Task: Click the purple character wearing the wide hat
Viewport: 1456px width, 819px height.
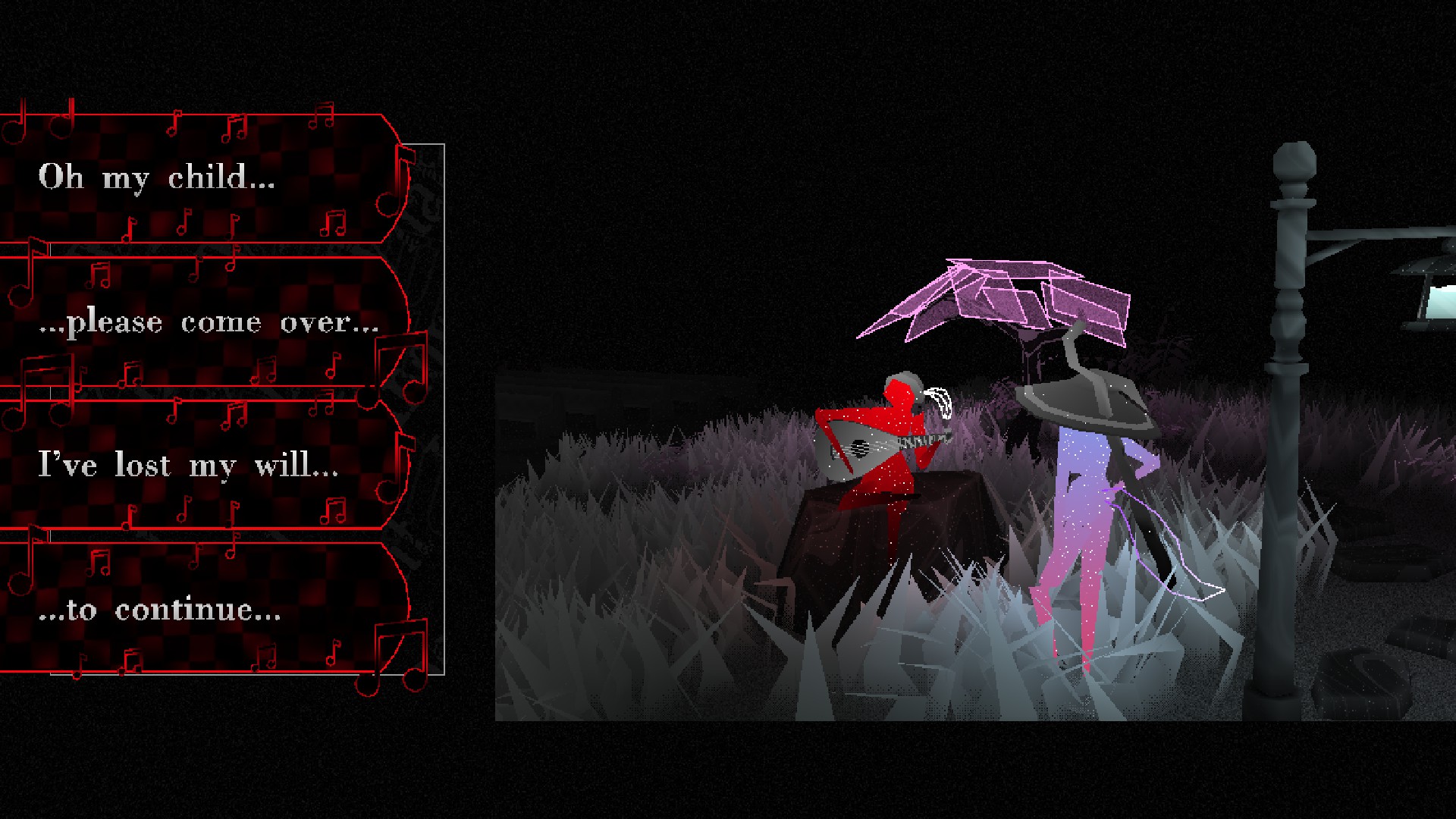Action: (x=1084, y=493)
